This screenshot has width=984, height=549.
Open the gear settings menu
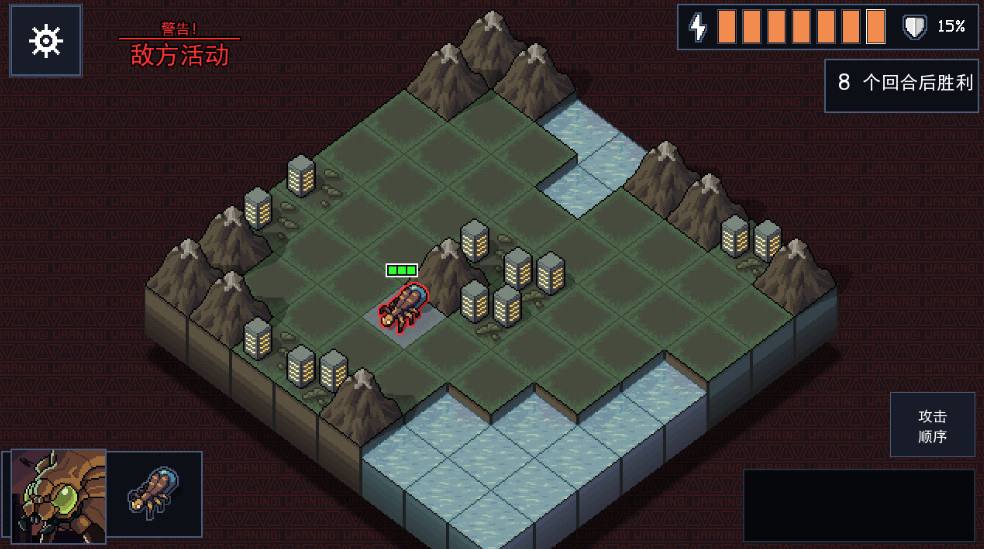pos(46,41)
